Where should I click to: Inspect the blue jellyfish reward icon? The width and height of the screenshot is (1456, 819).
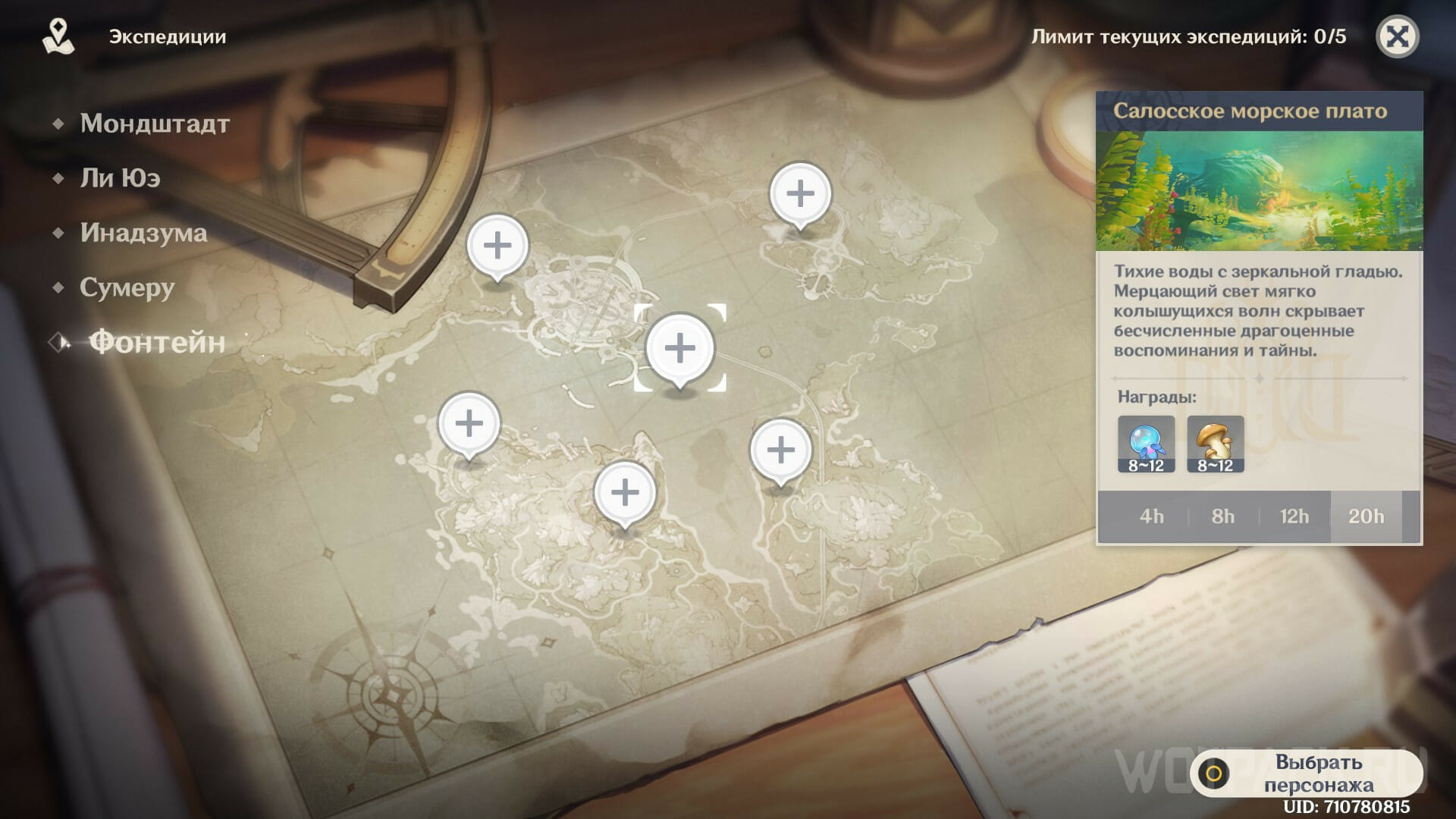click(x=1146, y=444)
